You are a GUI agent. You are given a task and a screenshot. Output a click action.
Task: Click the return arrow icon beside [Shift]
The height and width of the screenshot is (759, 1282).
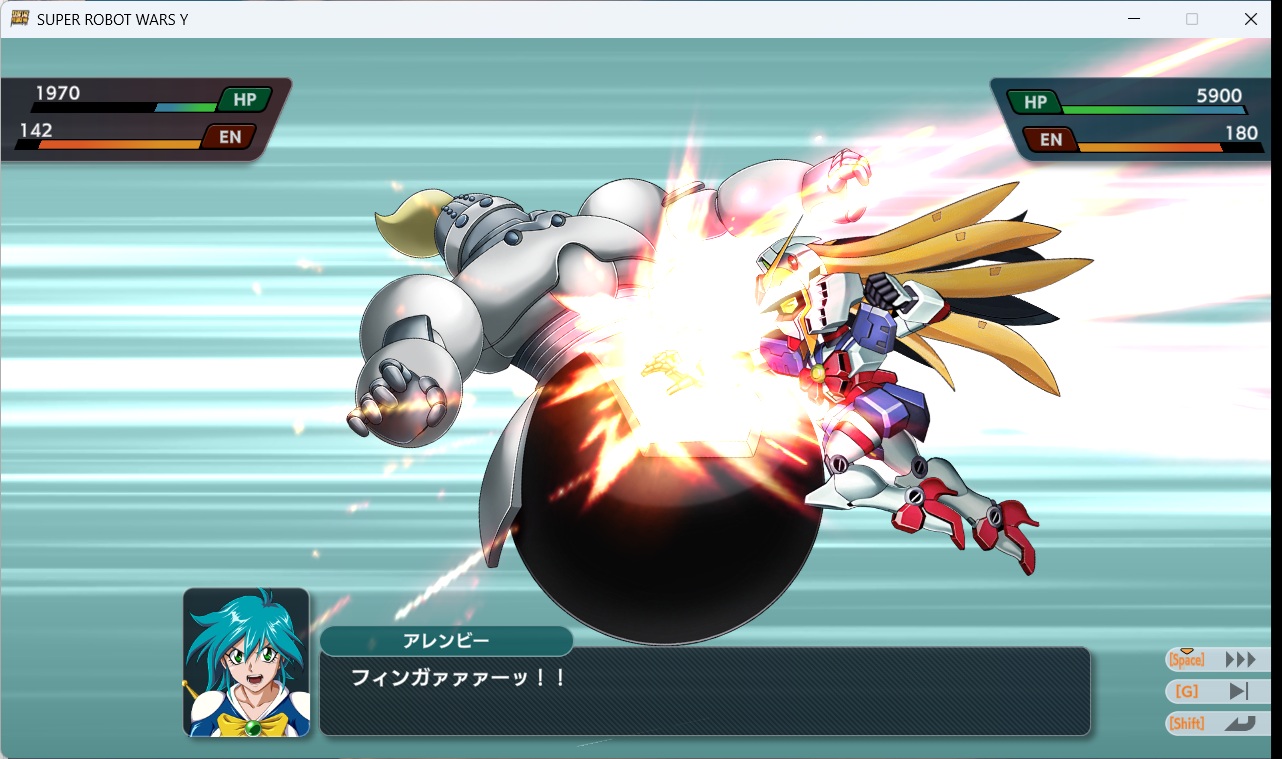1240,722
